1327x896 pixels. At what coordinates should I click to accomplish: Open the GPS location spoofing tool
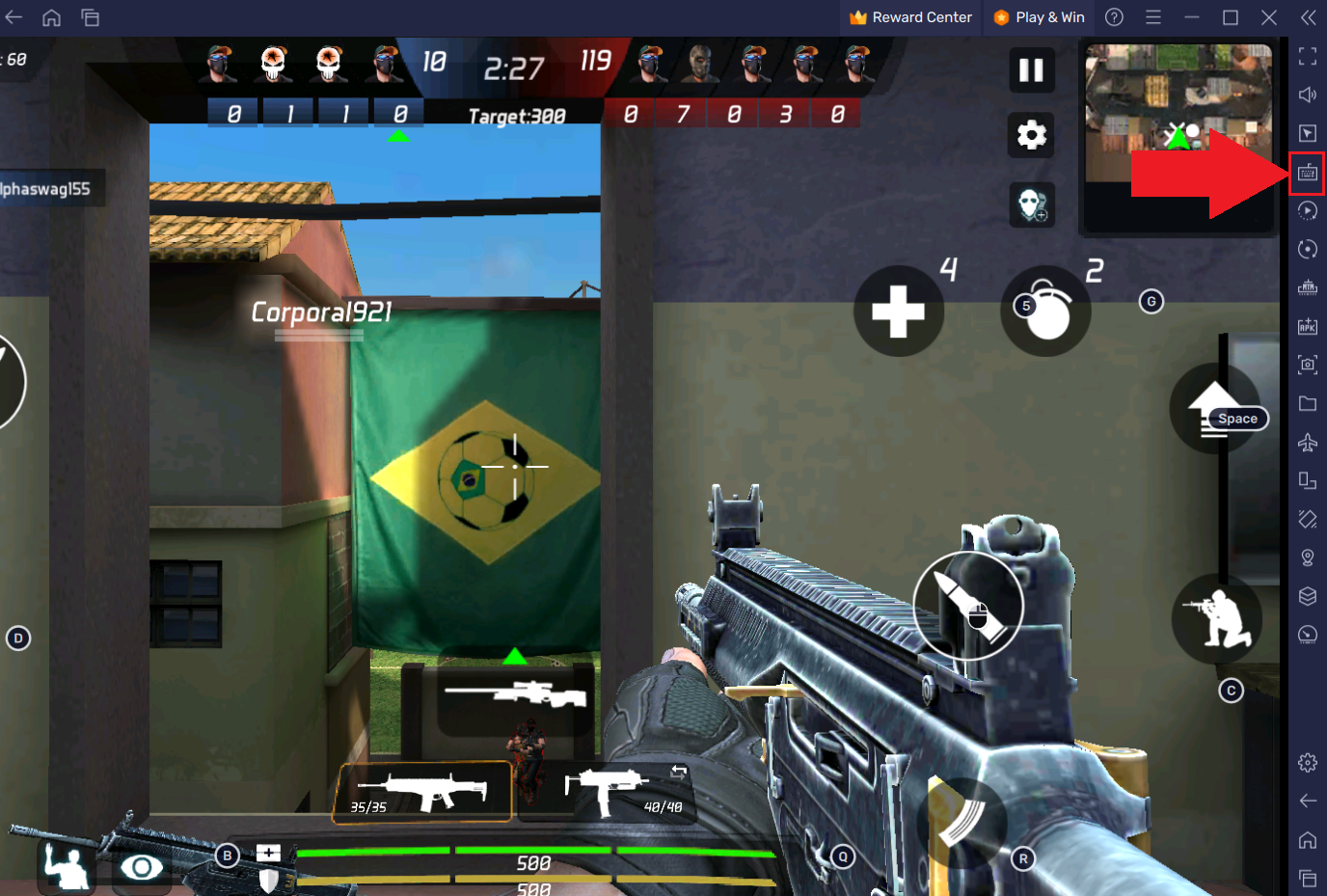1308,557
